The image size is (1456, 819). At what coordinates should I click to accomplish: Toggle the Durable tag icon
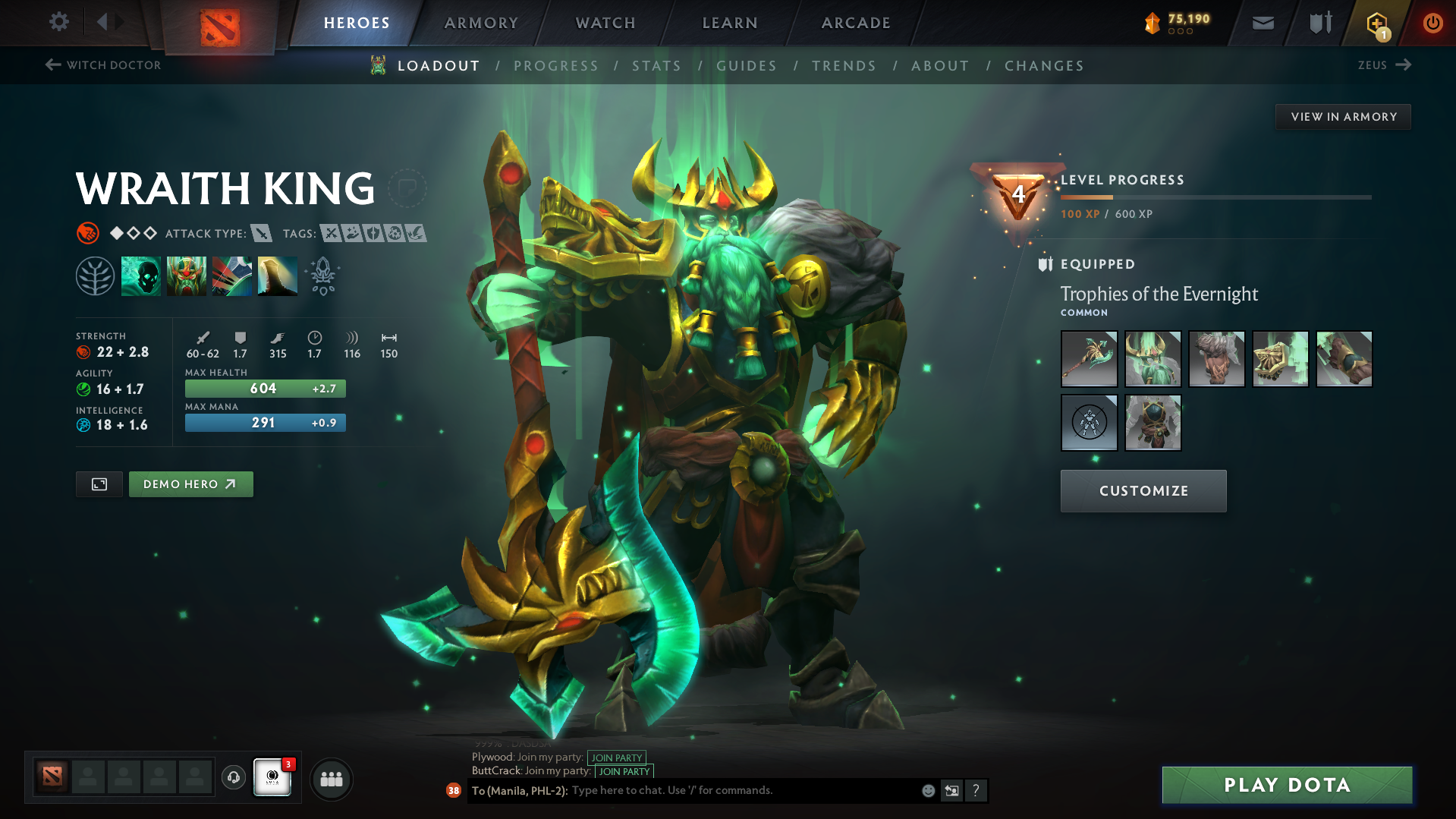(373, 234)
